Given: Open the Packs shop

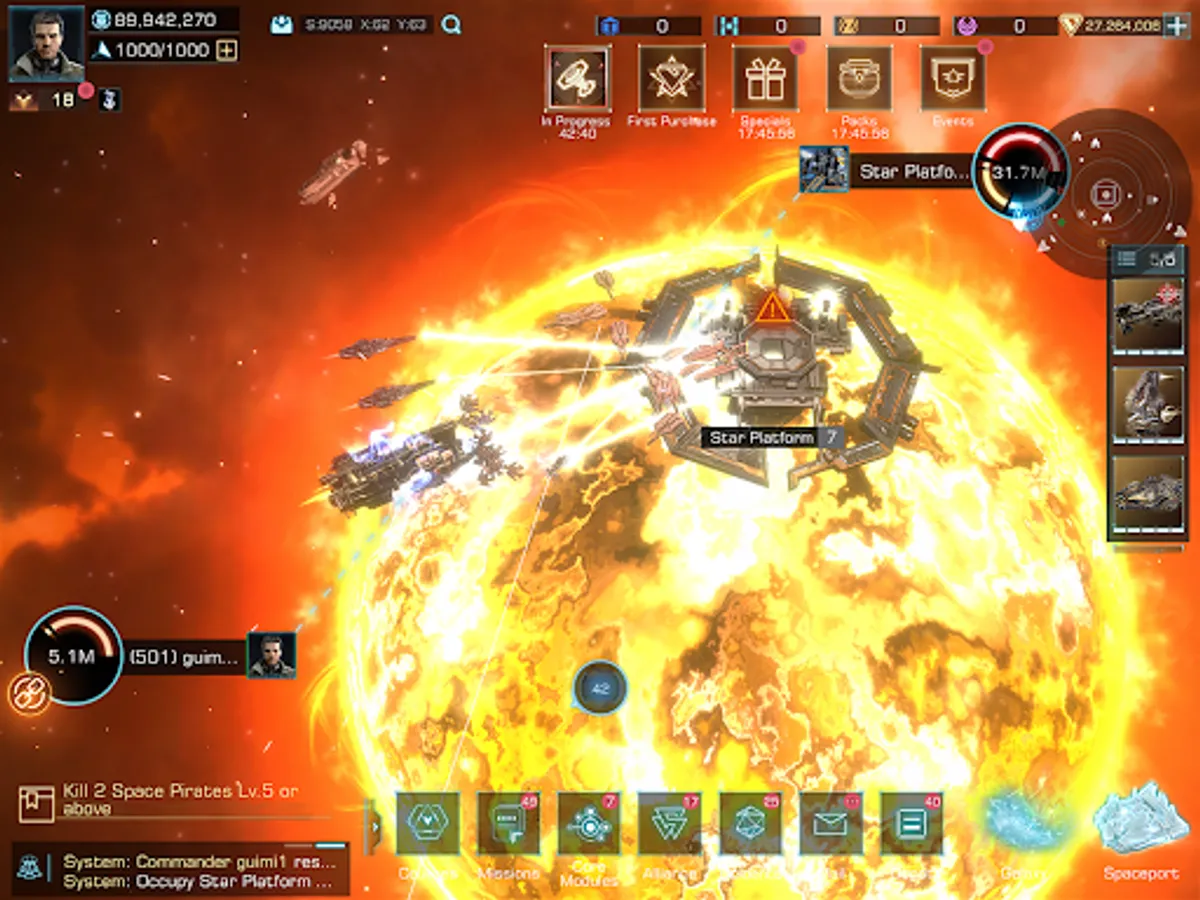Looking at the screenshot, I should click(859, 78).
